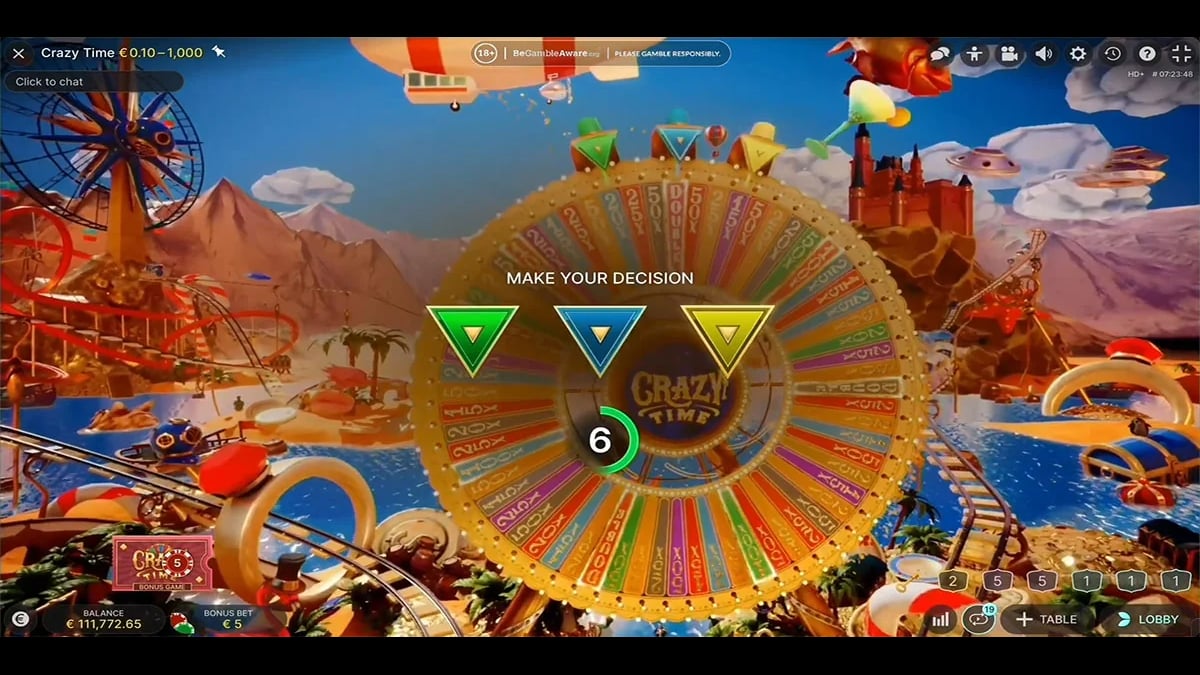Select the Crazy Time bonus game ticket

pos(162,563)
